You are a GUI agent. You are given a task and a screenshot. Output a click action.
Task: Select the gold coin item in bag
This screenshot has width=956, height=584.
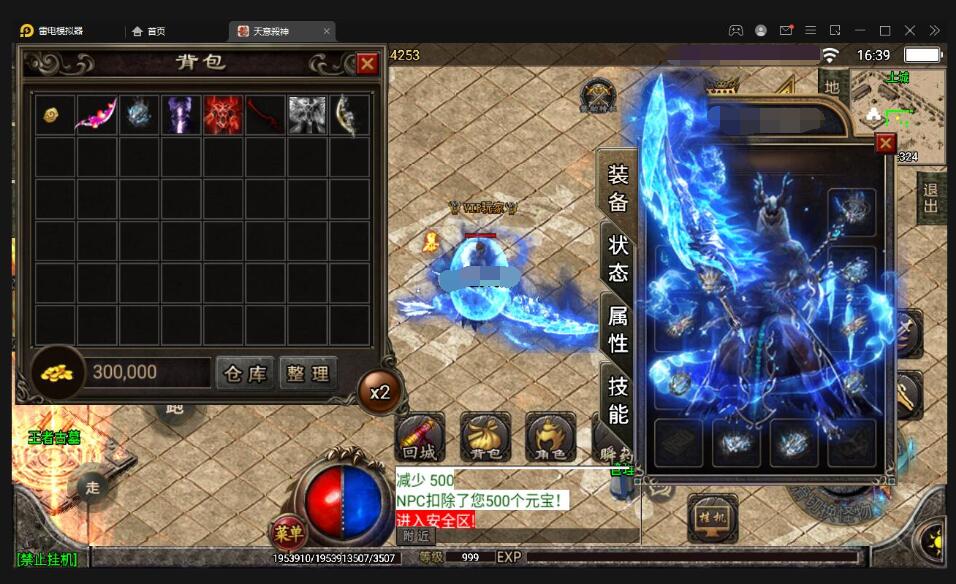point(54,114)
